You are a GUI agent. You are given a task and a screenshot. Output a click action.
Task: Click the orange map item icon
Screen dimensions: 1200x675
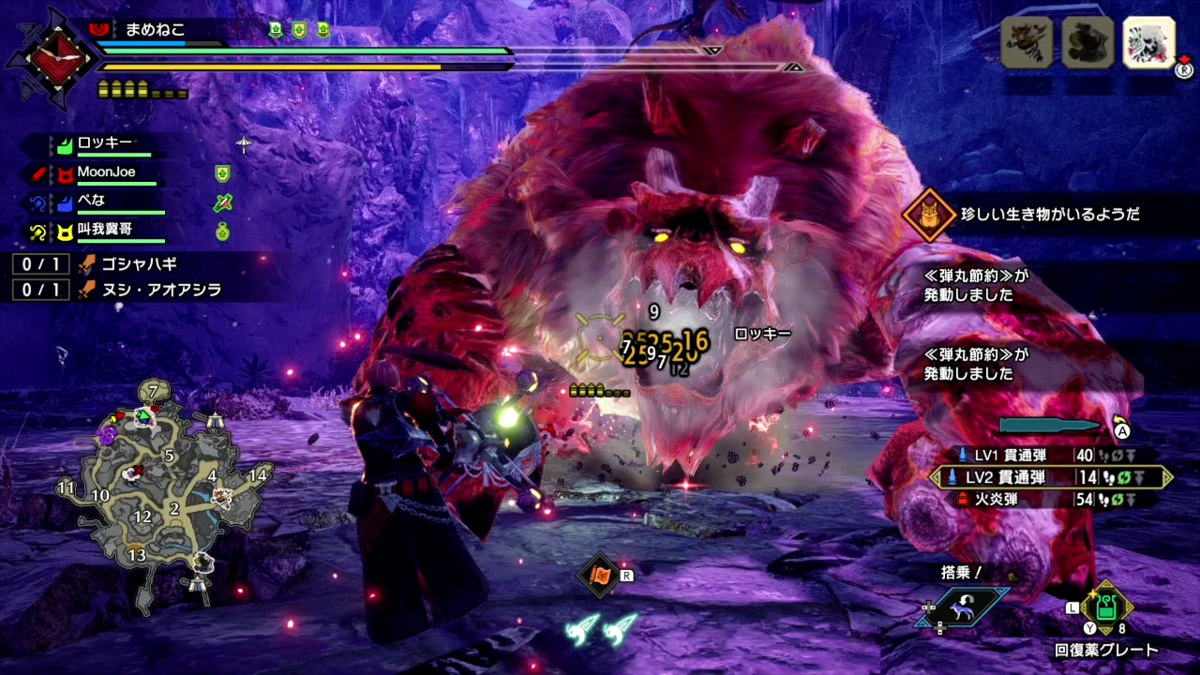(600, 576)
